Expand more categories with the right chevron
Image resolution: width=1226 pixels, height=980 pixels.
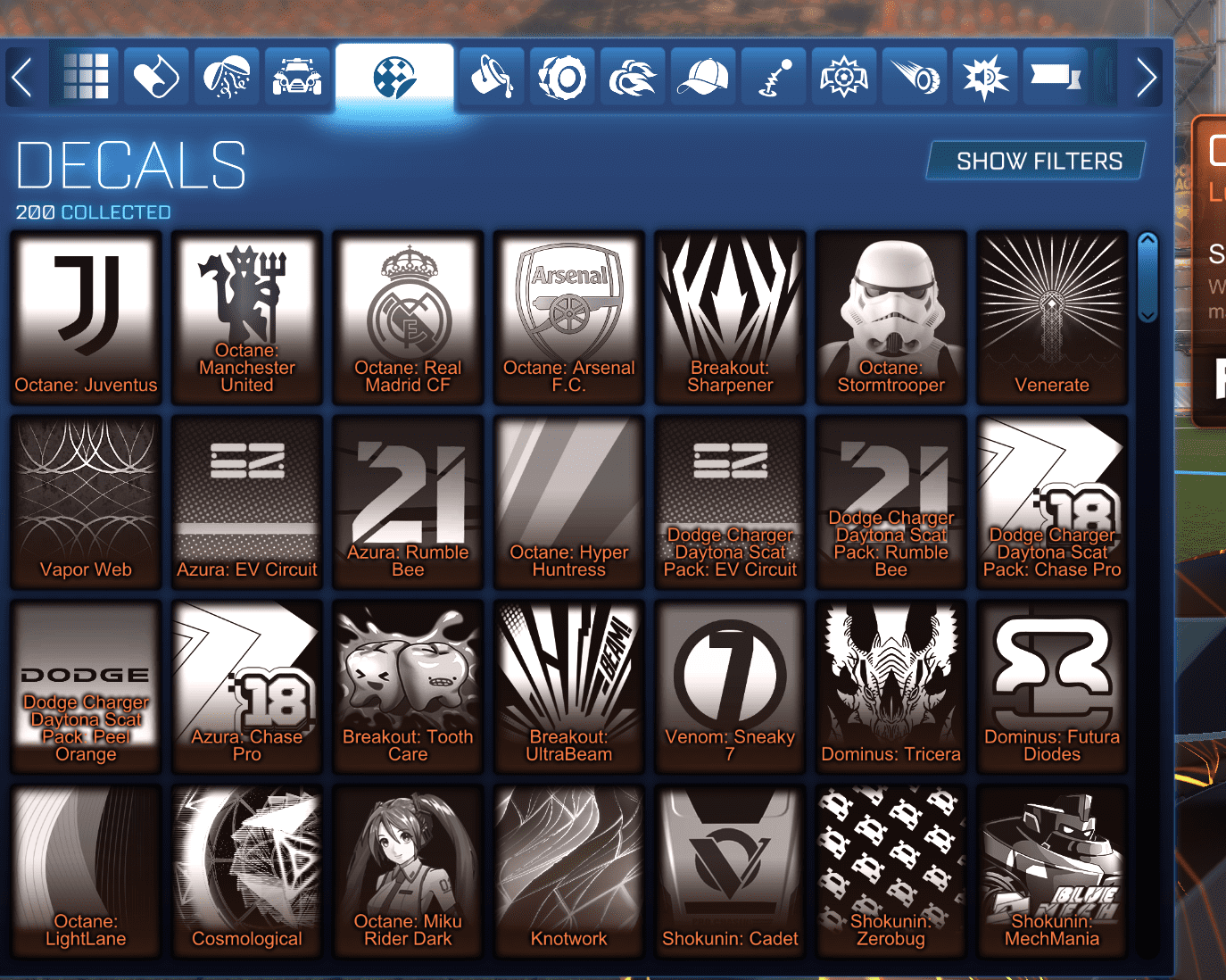pos(1147,76)
